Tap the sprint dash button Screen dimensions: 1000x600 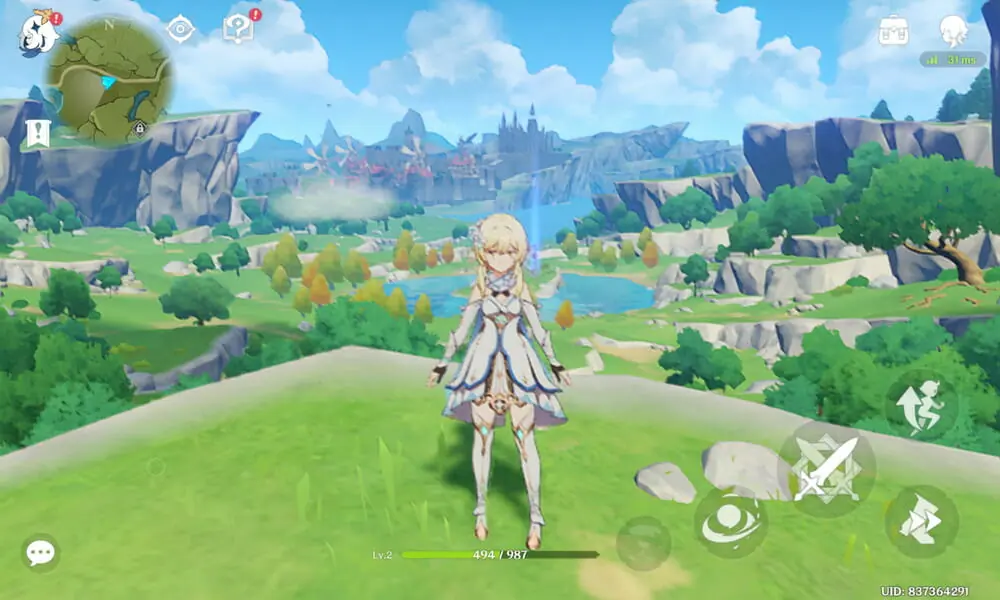[921, 521]
